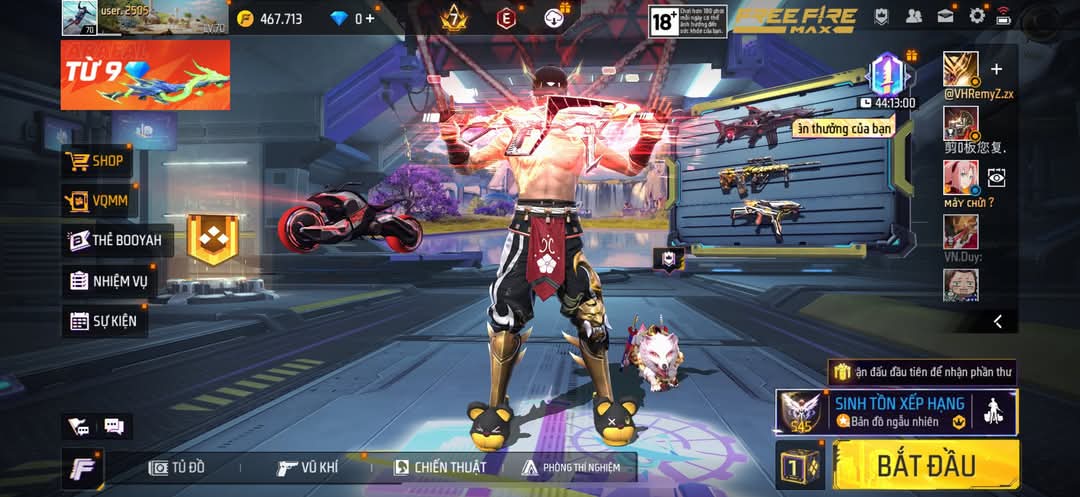The height and width of the screenshot is (497, 1080).
Task: Switch to the TỦ ĐỒ wardrobe tab
Action: (x=177, y=467)
